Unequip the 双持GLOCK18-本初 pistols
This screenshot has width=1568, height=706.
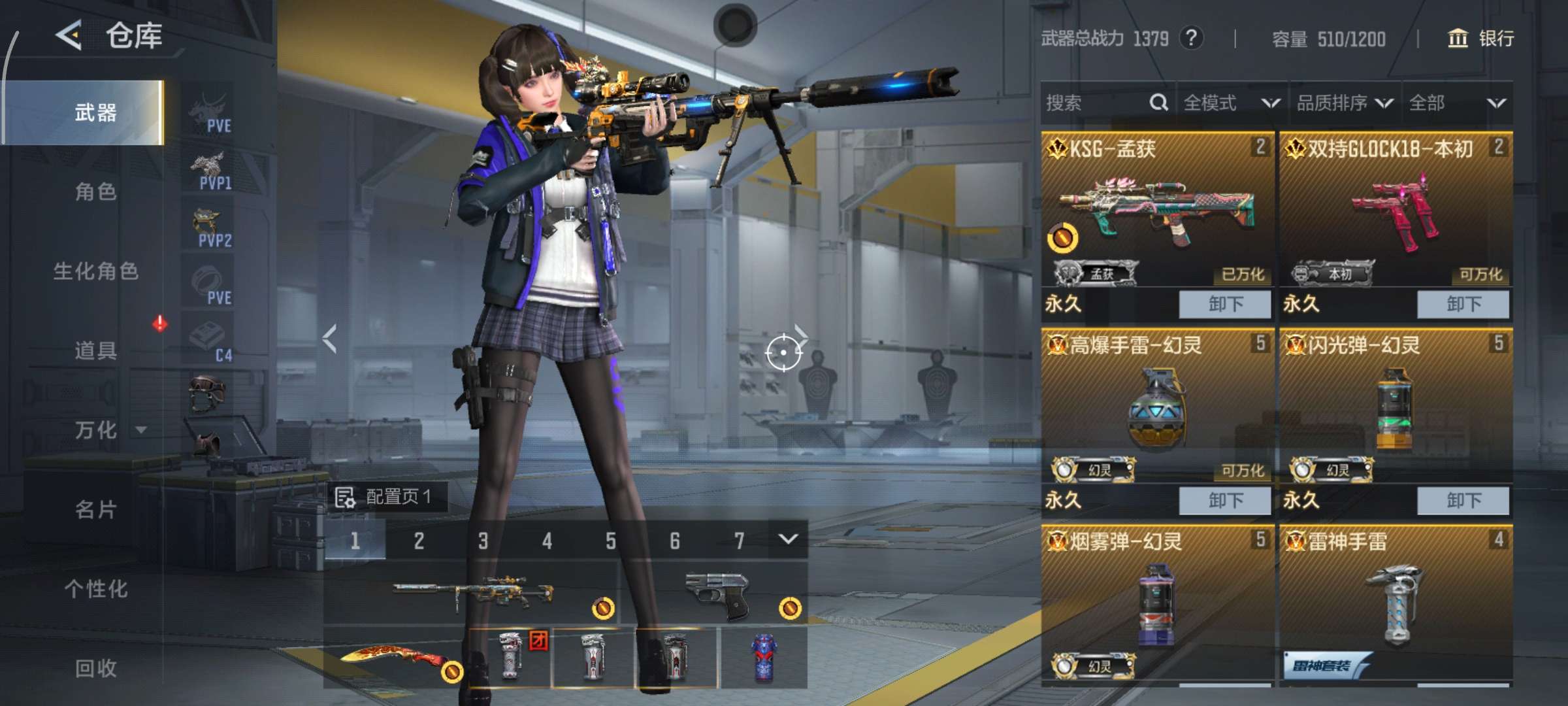click(x=1463, y=304)
